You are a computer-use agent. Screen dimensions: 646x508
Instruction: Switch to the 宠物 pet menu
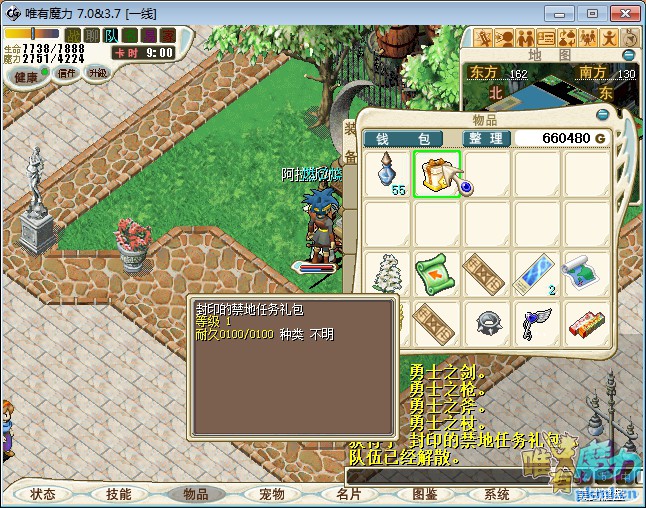point(272,494)
